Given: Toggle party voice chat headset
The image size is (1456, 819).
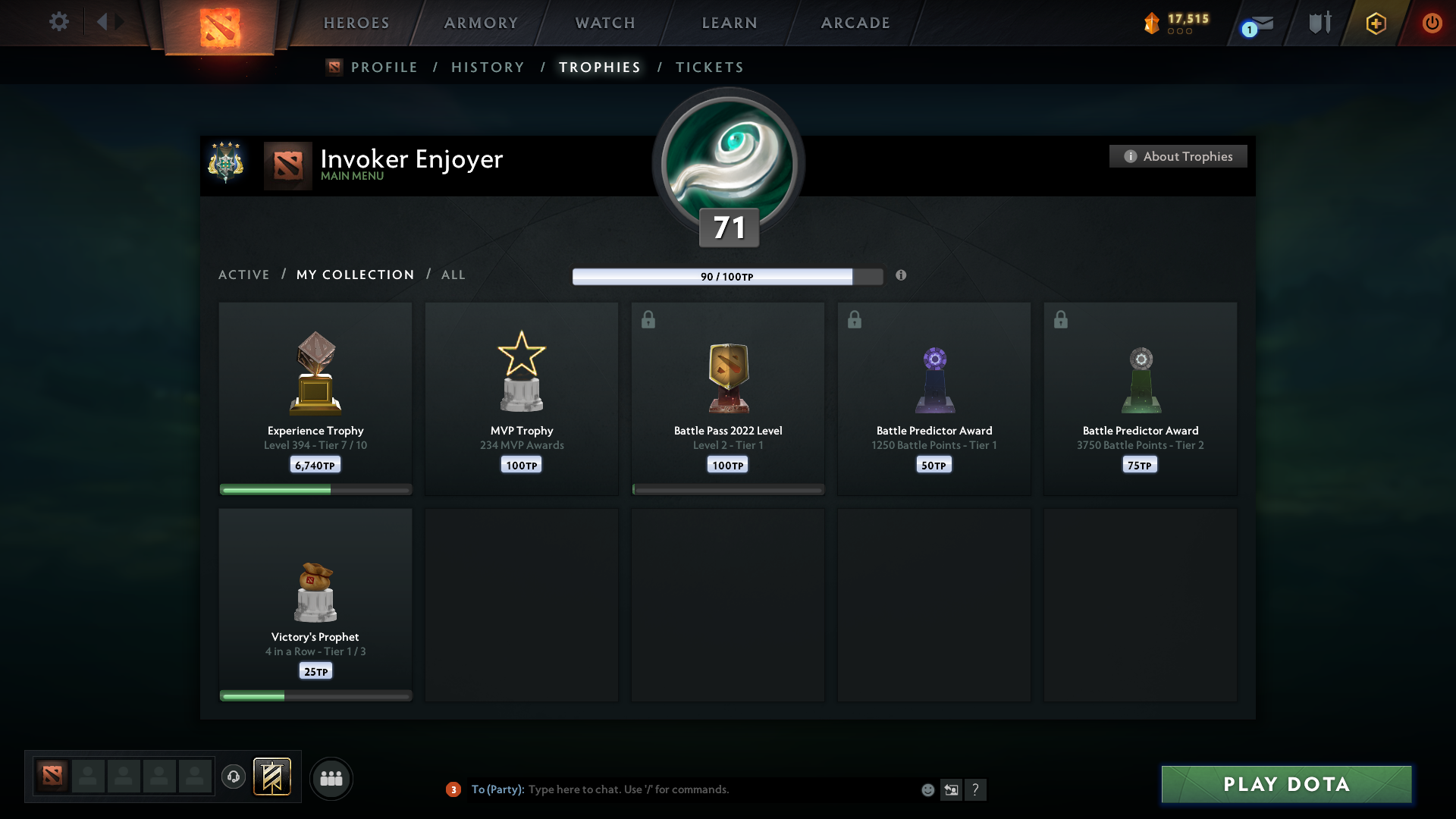Looking at the screenshot, I should pyautogui.click(x=234, y=777).
